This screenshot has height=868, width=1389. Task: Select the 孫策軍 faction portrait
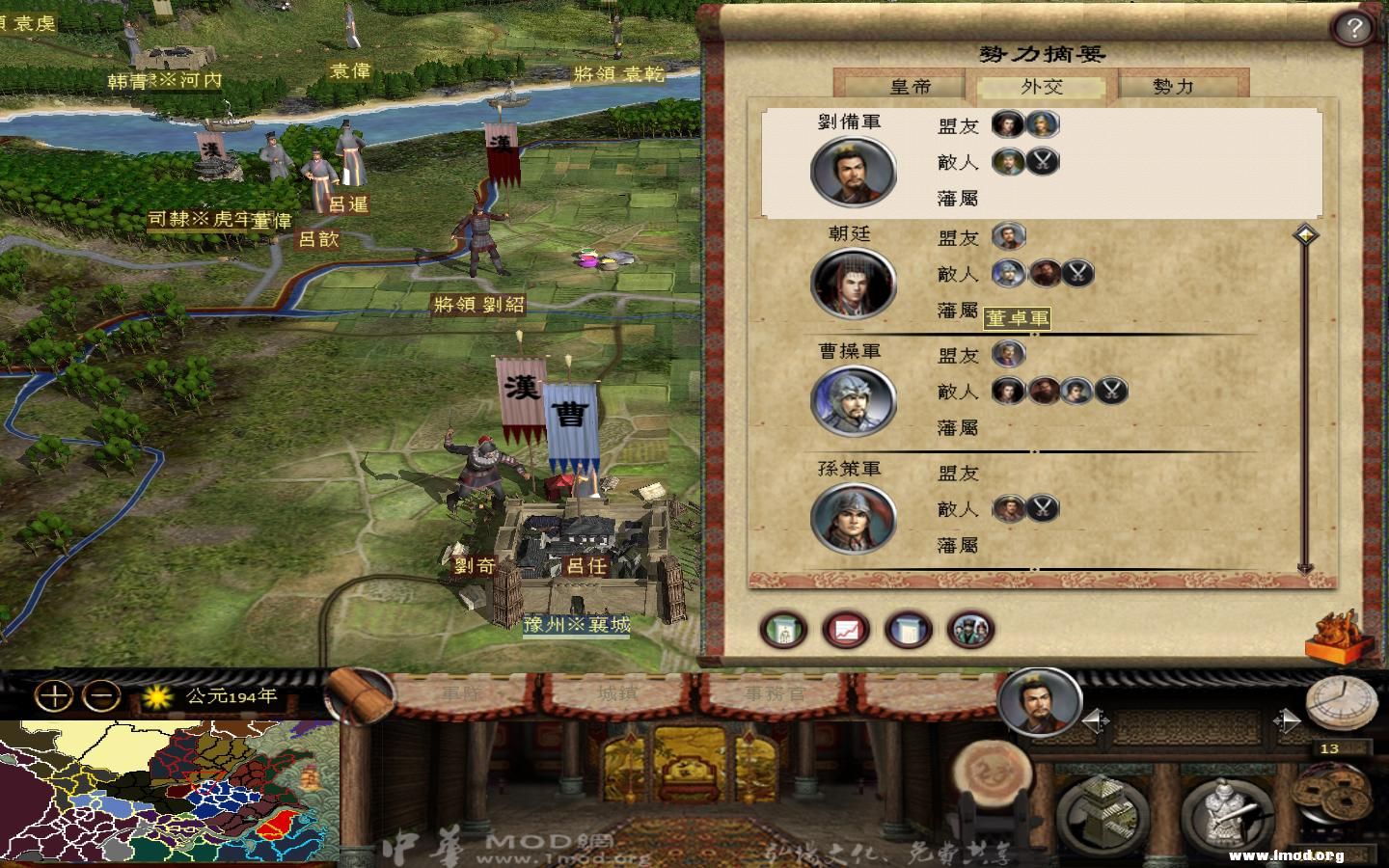(x=854, y=519)
